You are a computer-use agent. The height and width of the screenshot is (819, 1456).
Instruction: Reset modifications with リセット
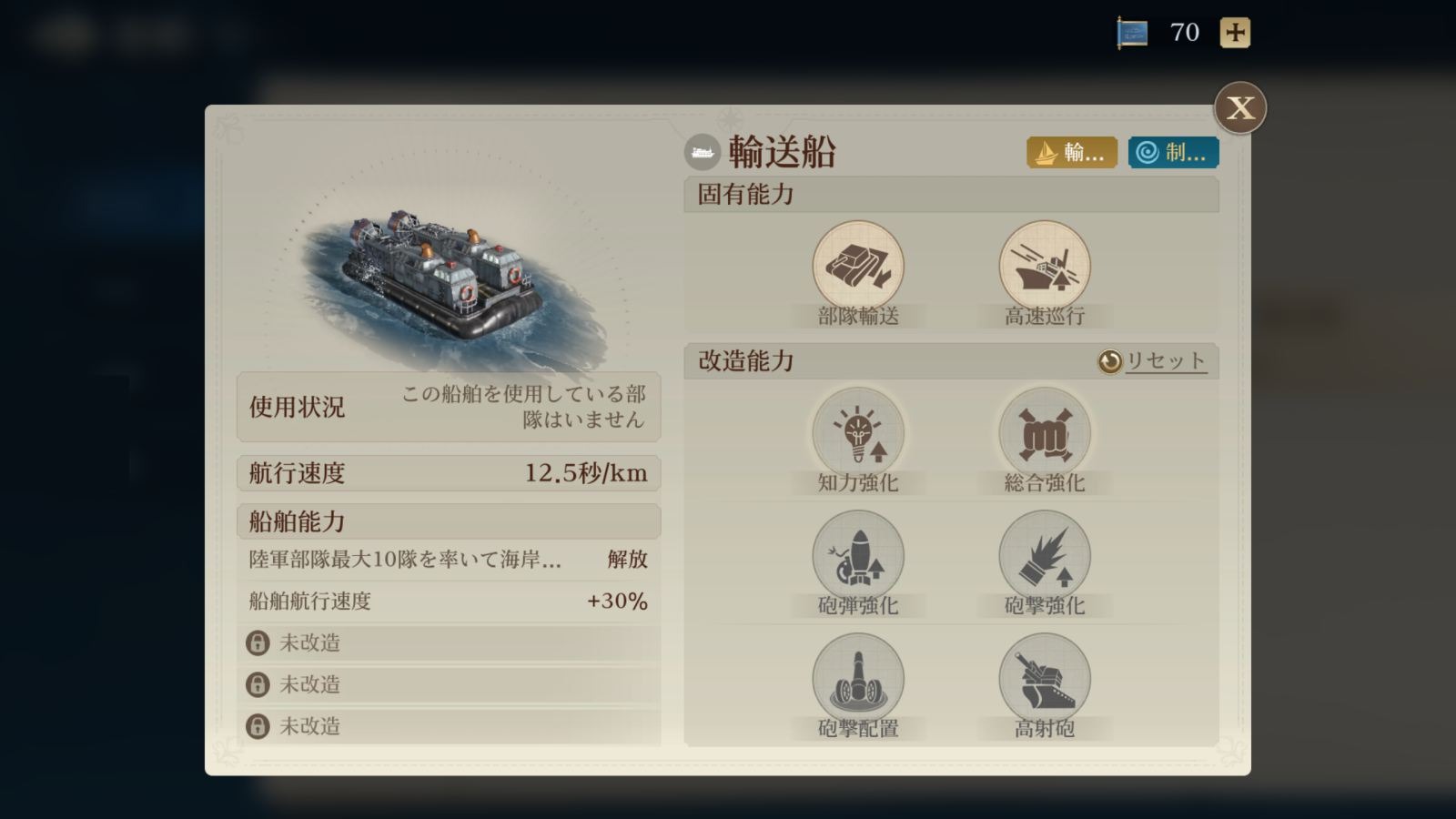[1152, 361]
